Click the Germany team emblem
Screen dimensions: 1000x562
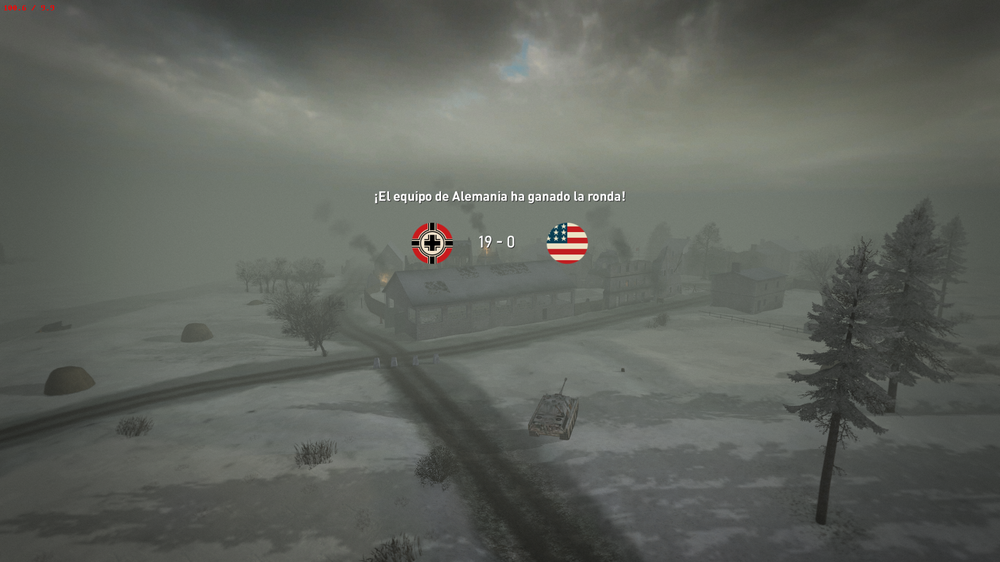pos(432,243)
